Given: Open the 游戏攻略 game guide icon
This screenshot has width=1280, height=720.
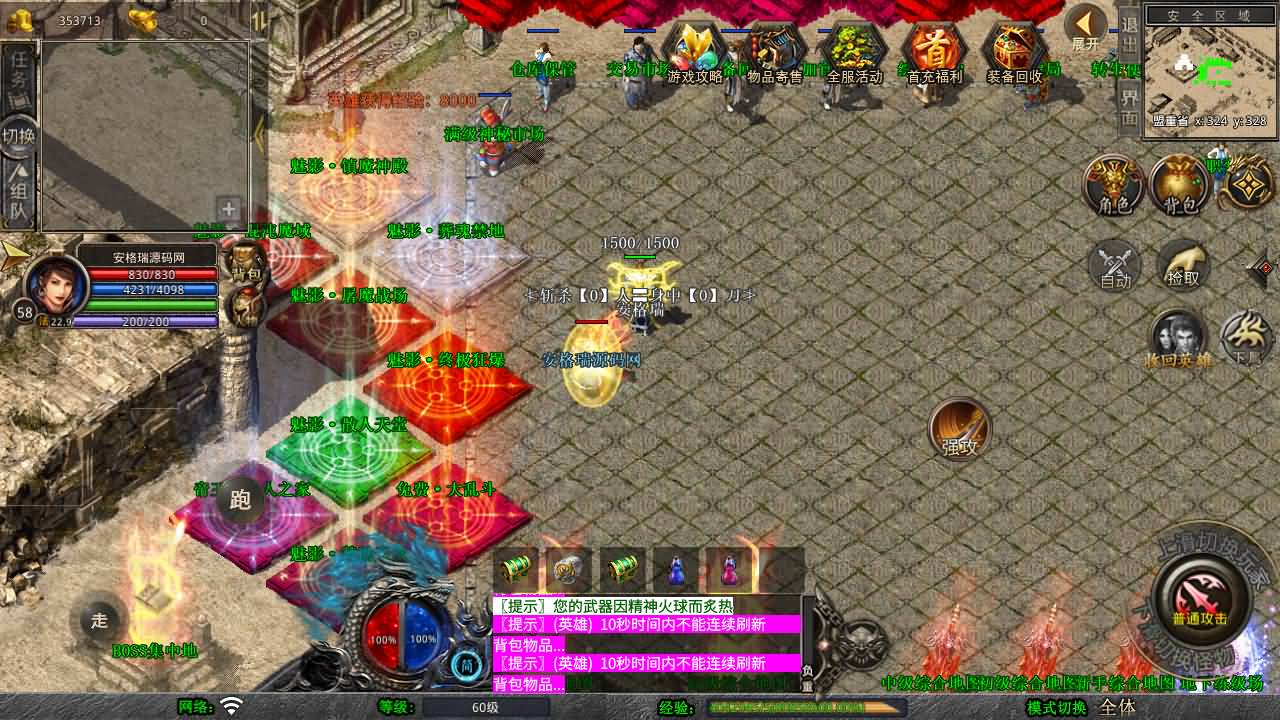Looking at the screenshot, I should point(695,53).
